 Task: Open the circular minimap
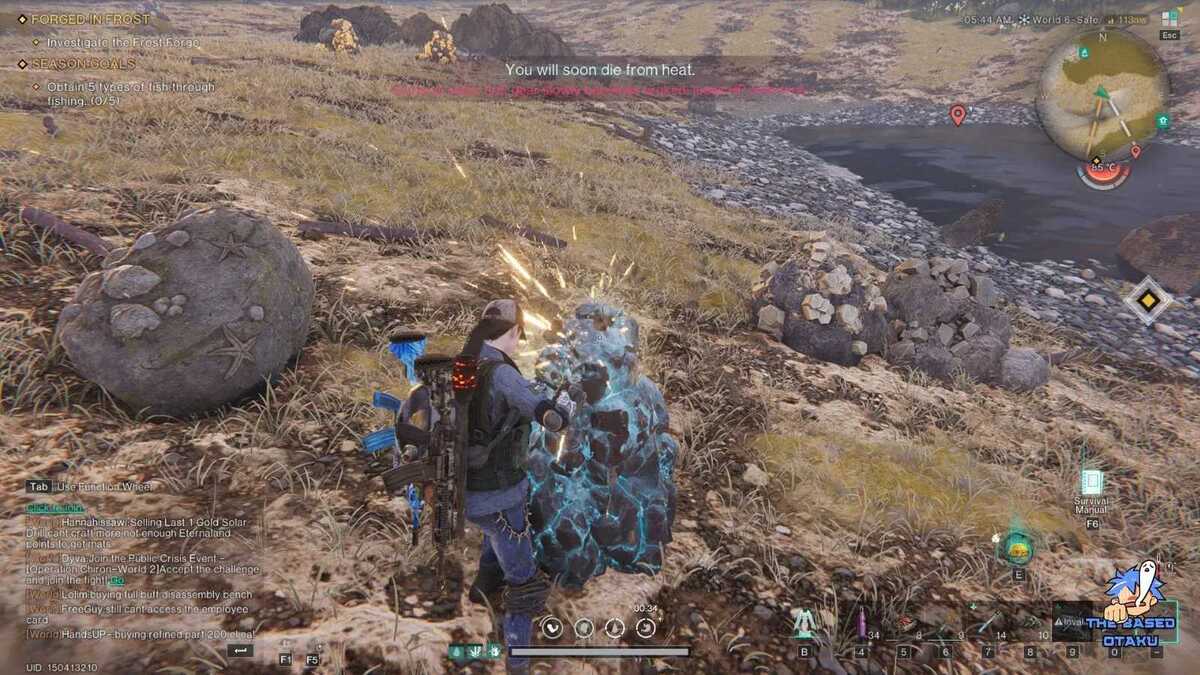coord(1101,95)
